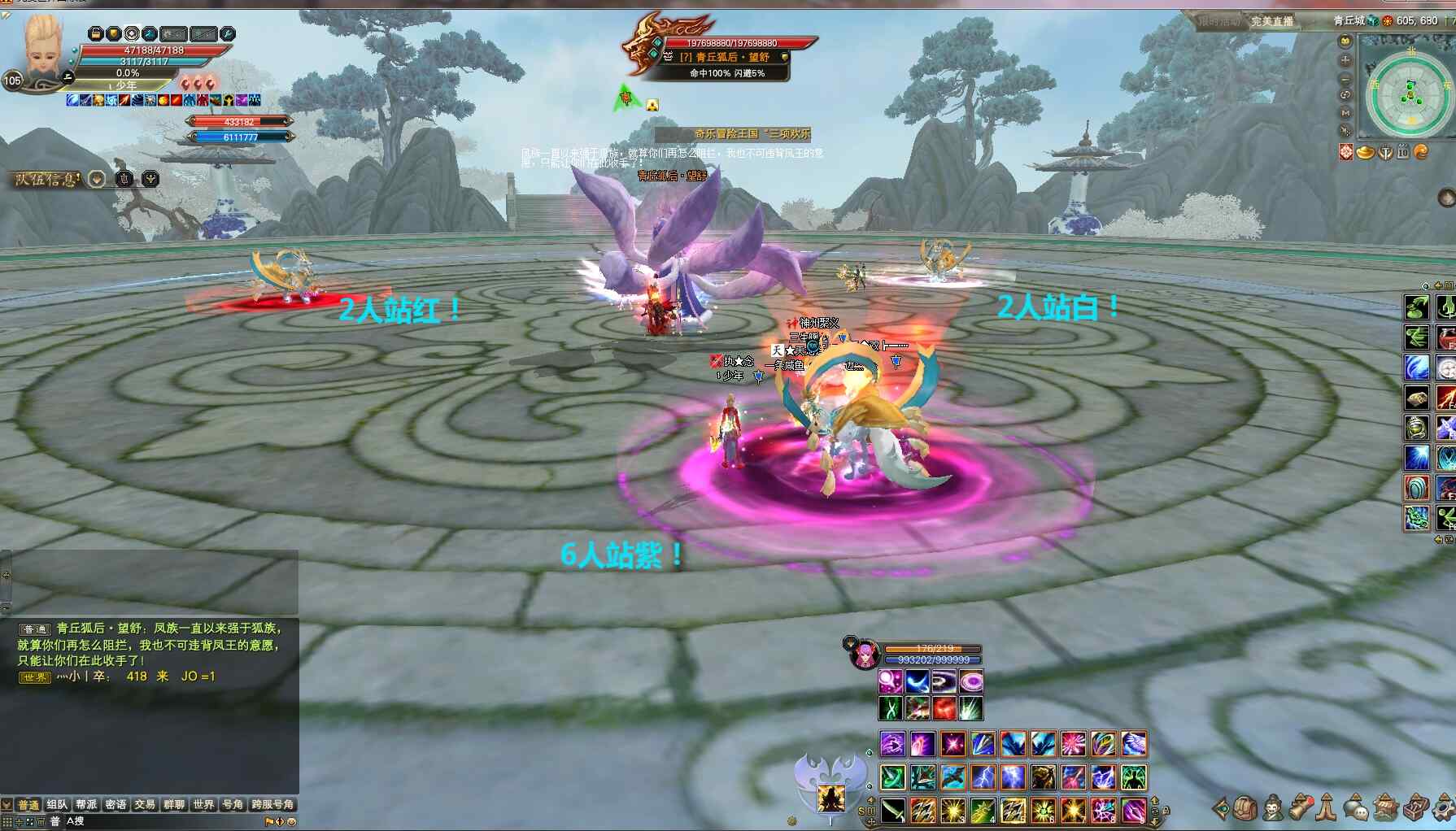Click the pink-haired pet portrait
The image size is (1456, 831).
click(x=864, y=655)
